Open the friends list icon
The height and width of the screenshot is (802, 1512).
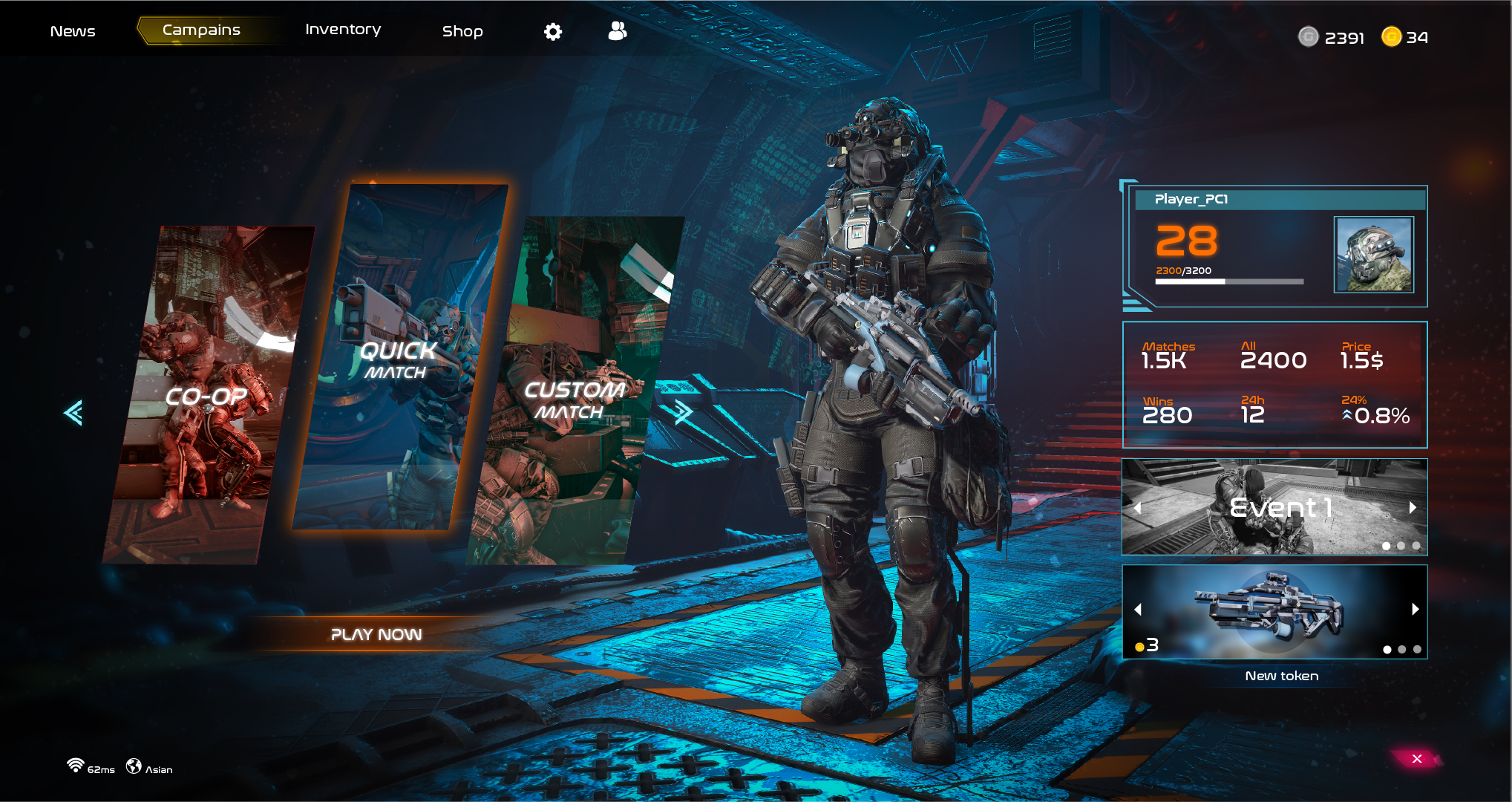coord(617,30)
